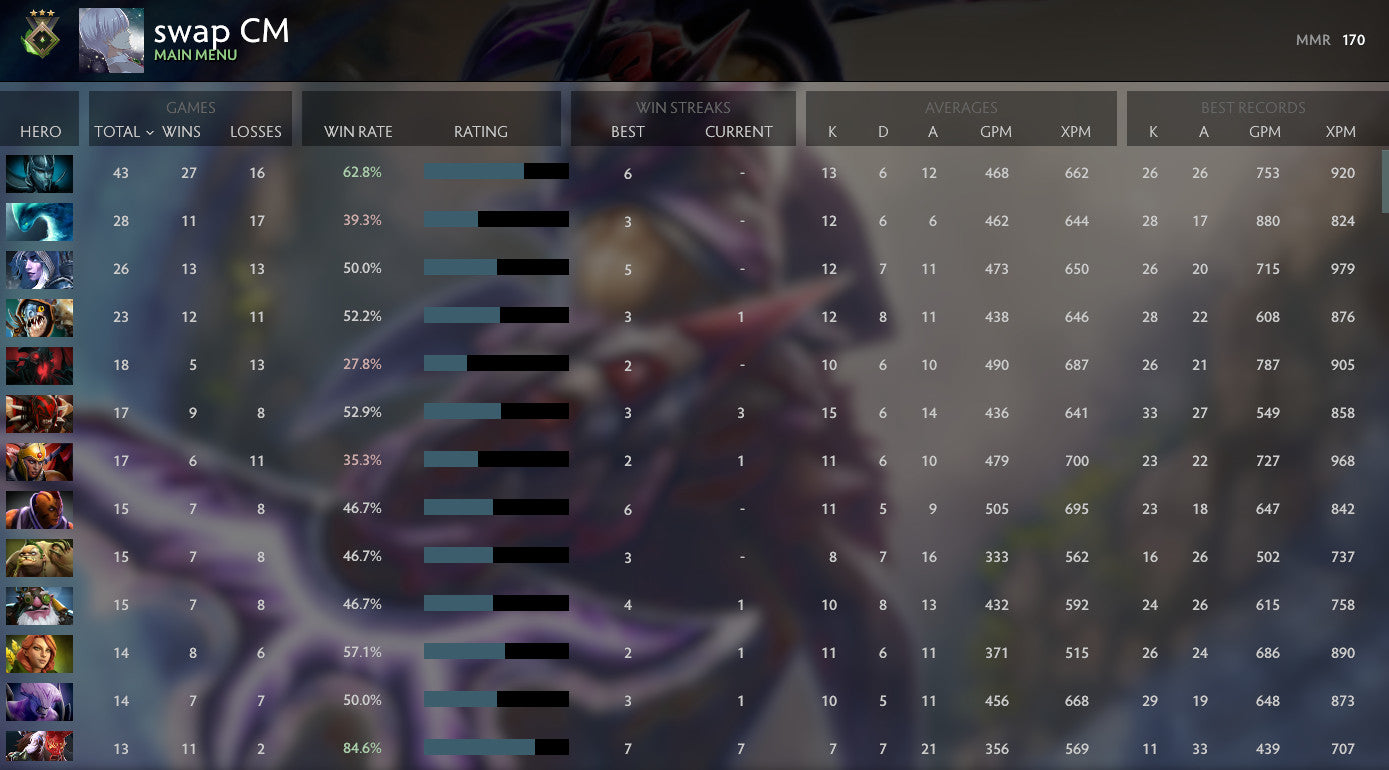
Task: Toggle sorting by LOSSES column
Action: coord(256,132)
